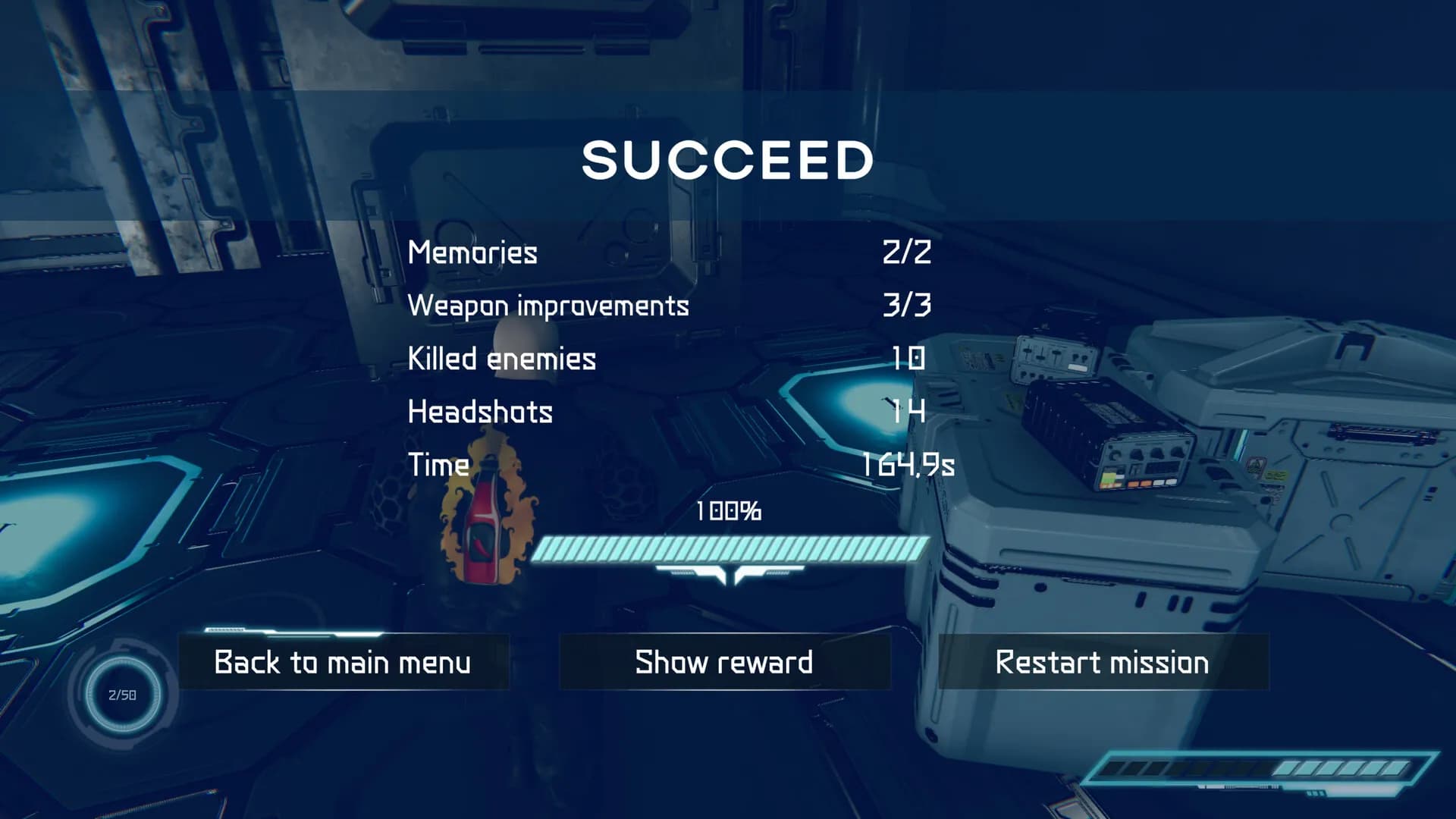Click the SUCCEED title banner
This screenshot has width=1456, height=819.
pyautogui.click(x=726, y=159)
